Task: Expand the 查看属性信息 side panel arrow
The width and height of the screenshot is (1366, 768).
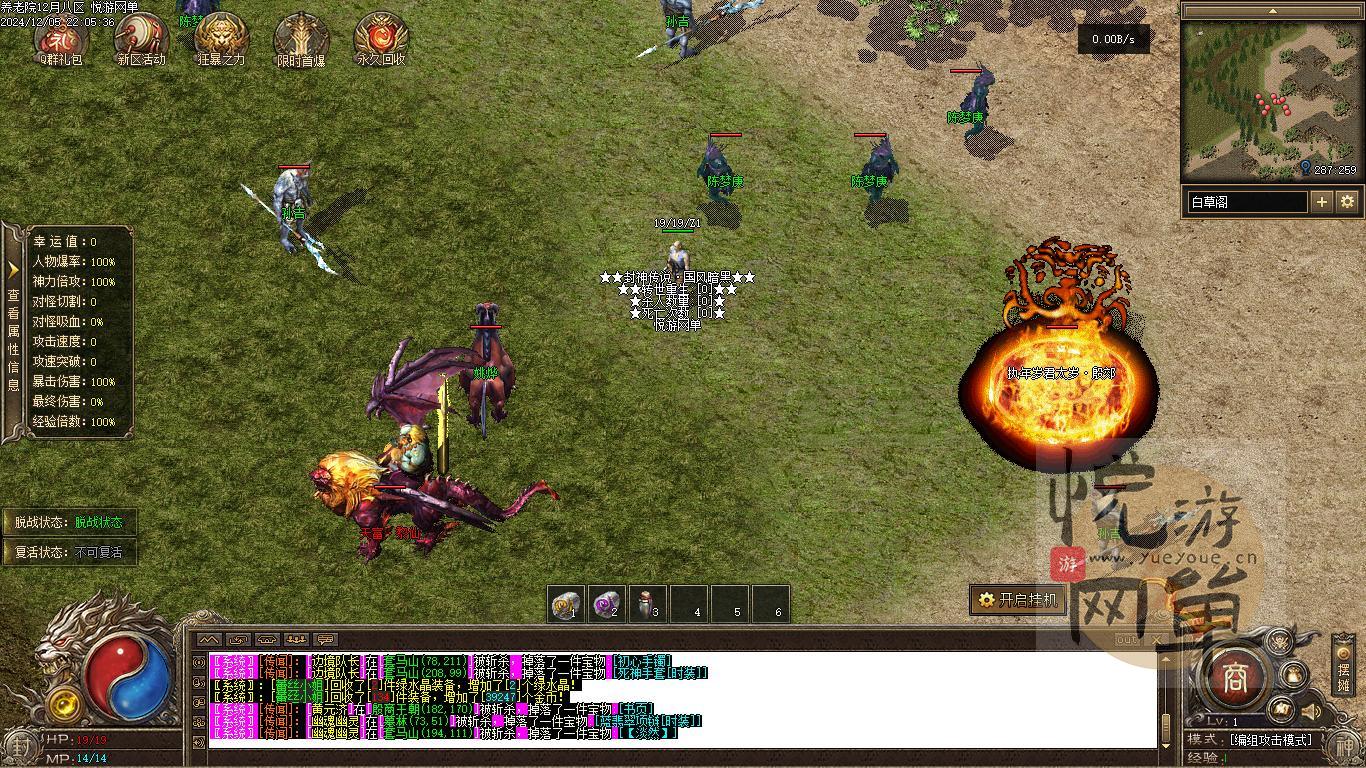Action: pyautogui.click(x=13, y=269)
